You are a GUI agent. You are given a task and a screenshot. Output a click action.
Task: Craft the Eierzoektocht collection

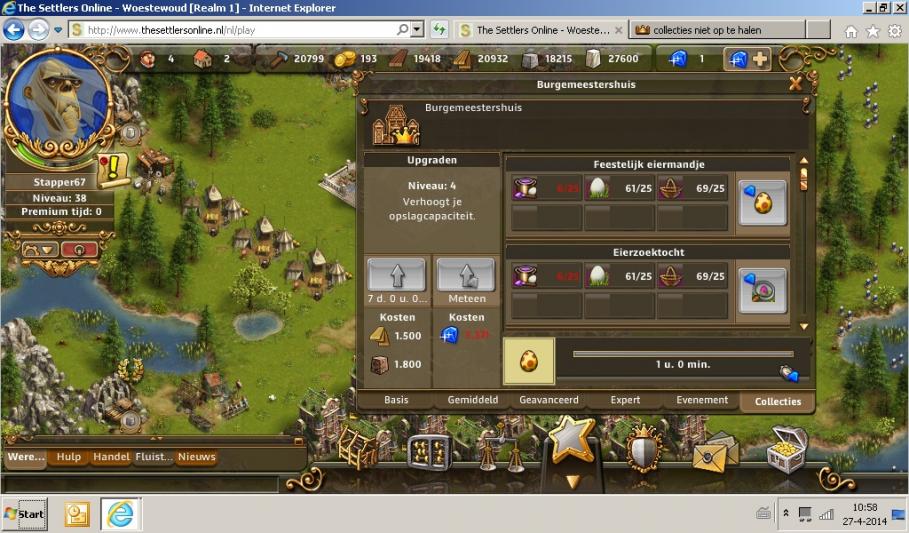coord(762,290)
